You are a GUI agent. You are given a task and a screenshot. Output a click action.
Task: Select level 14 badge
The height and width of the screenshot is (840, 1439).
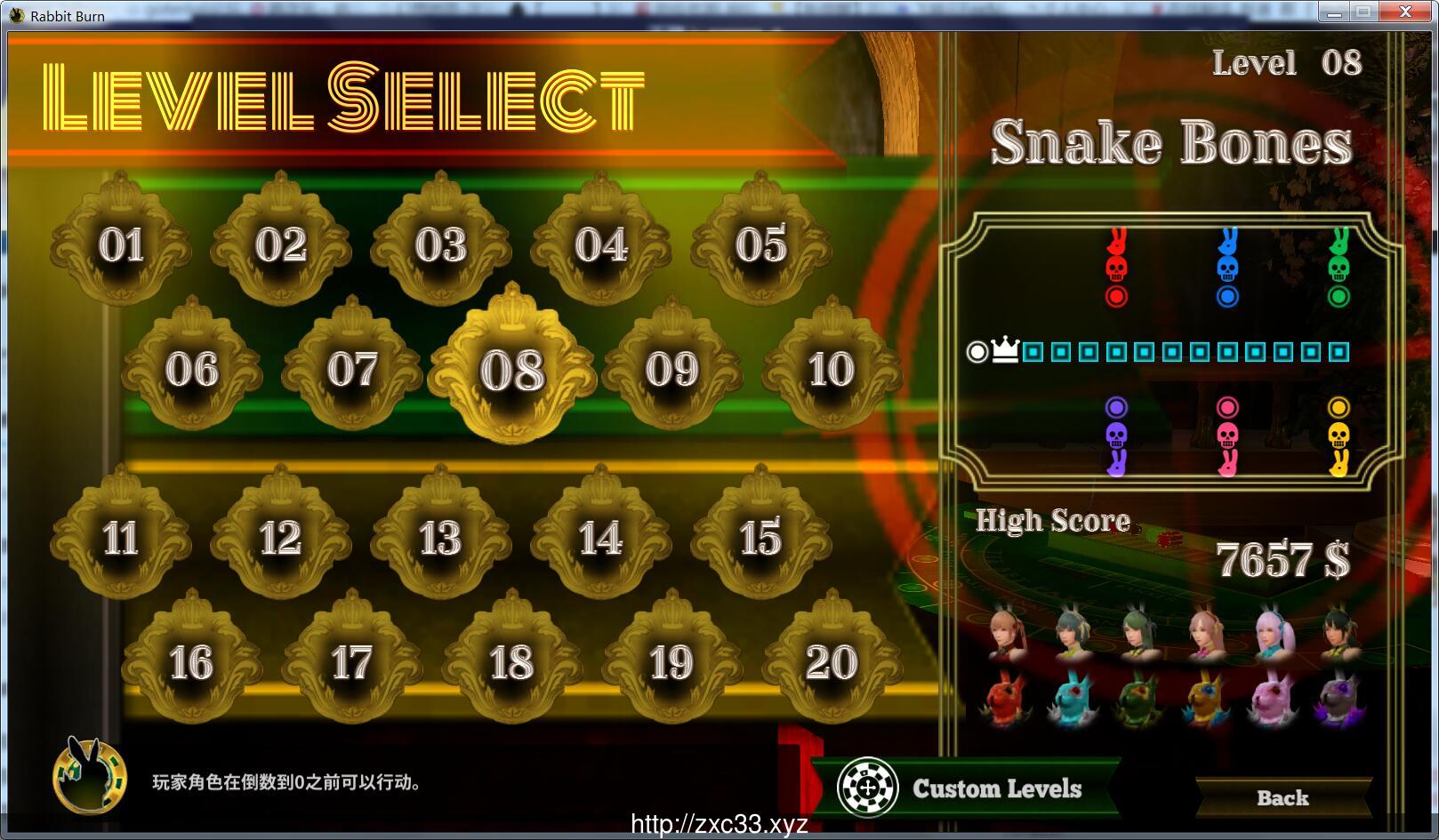click(600, 538)
